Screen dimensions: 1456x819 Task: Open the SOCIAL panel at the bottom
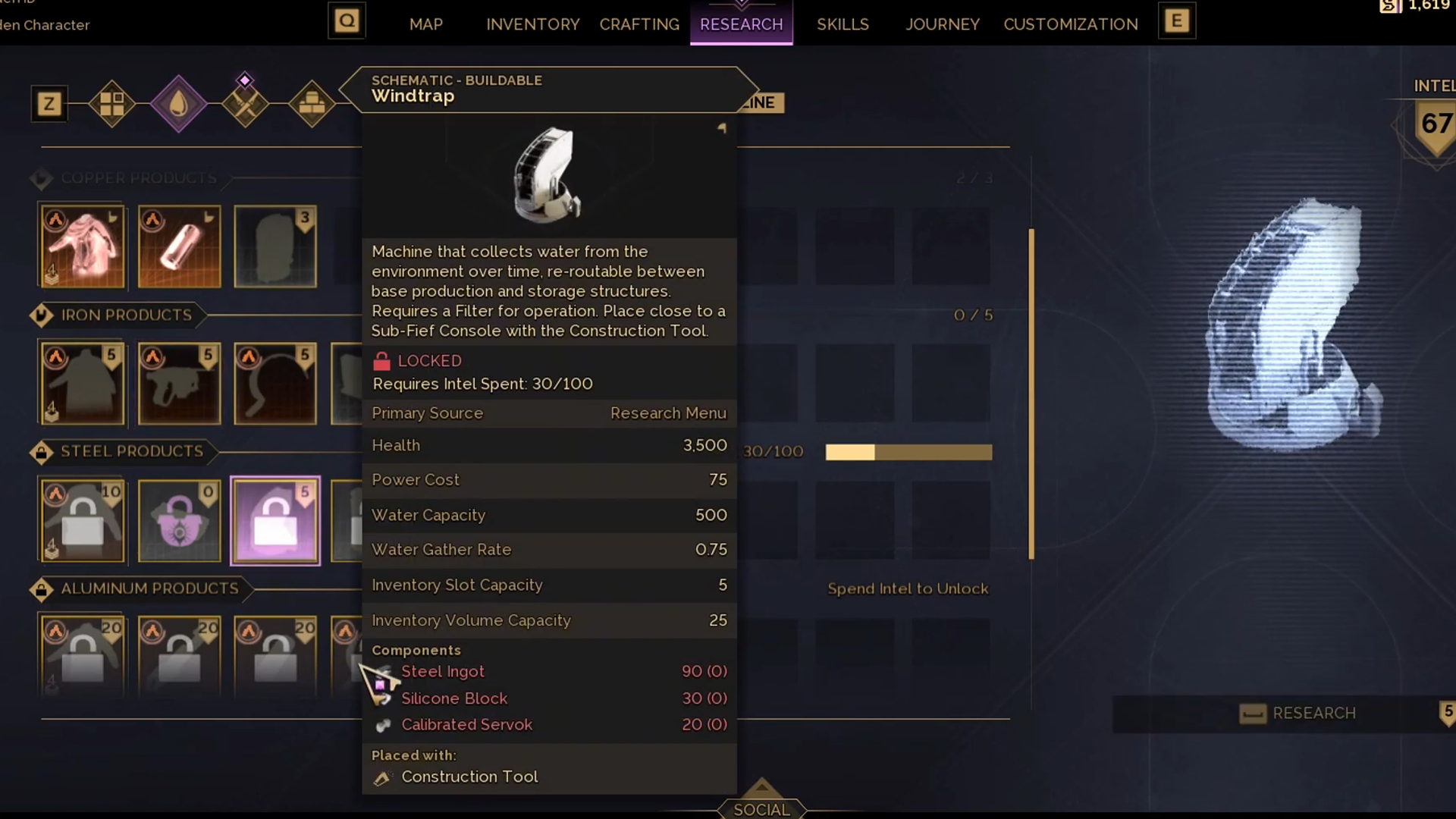tap(761, 808)
